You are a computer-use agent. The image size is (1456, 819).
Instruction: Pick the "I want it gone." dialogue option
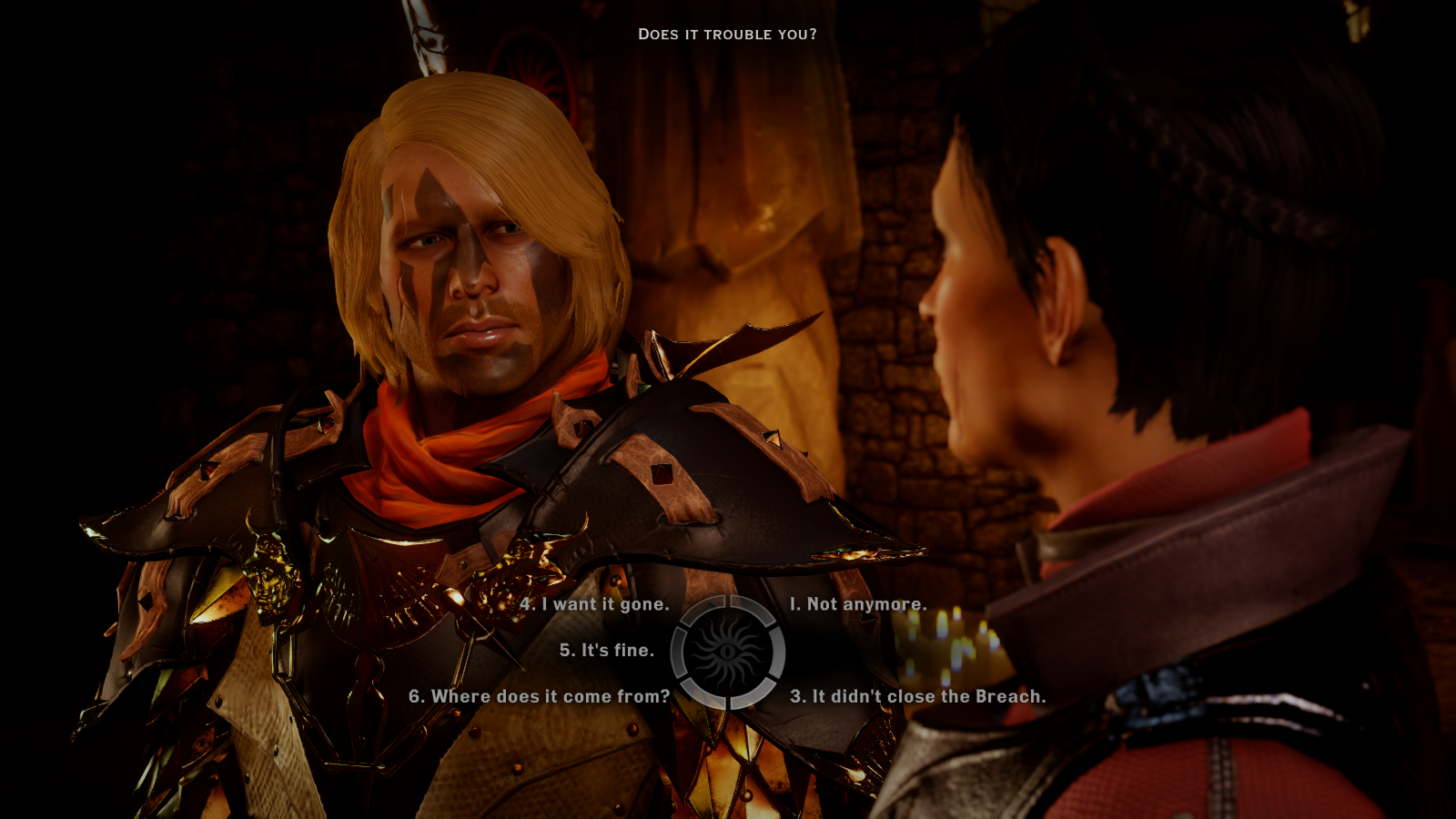point(594,604)
